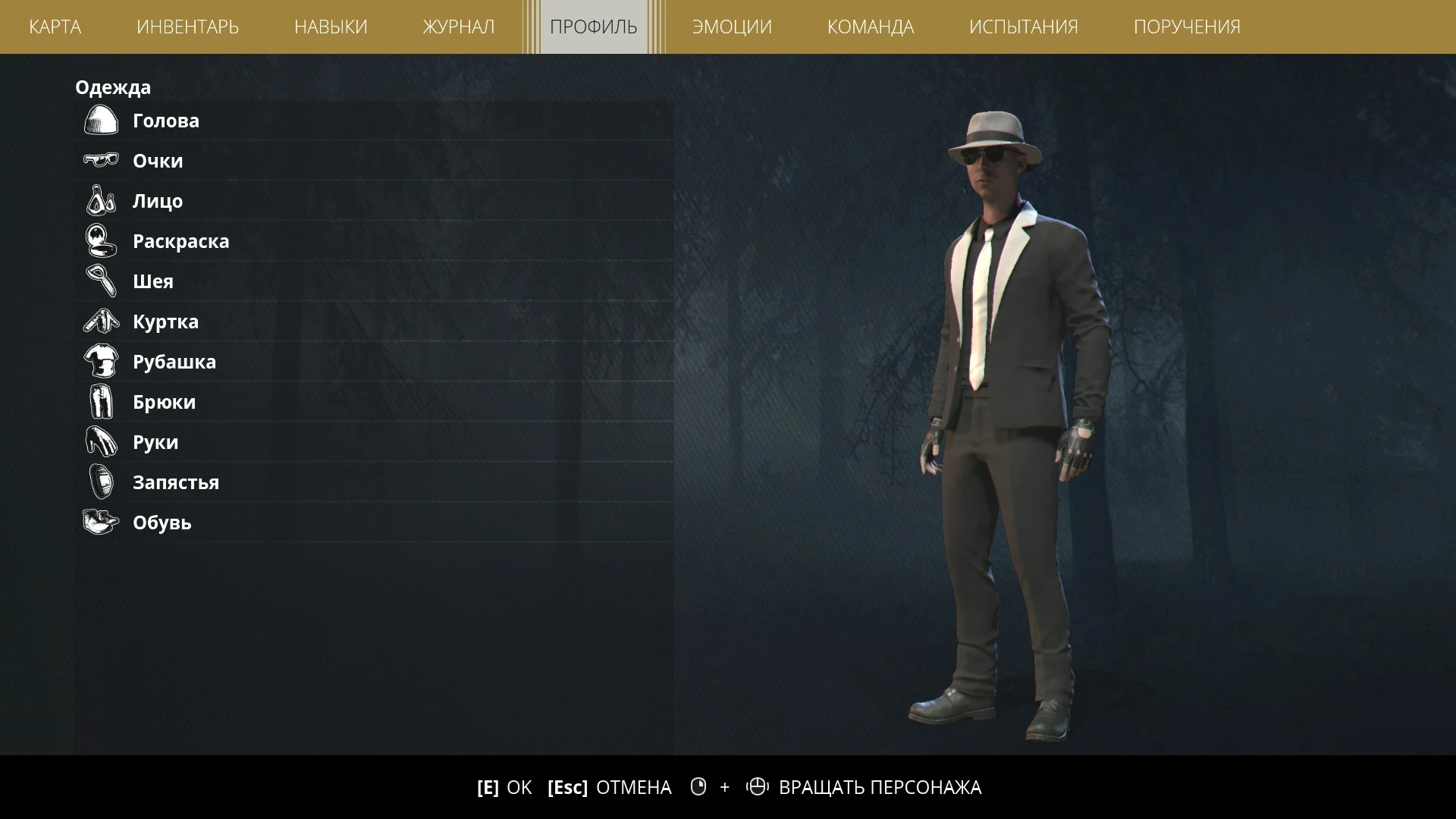Switch to the ИНВЕНТАРЬ tab

pos(187,27)
